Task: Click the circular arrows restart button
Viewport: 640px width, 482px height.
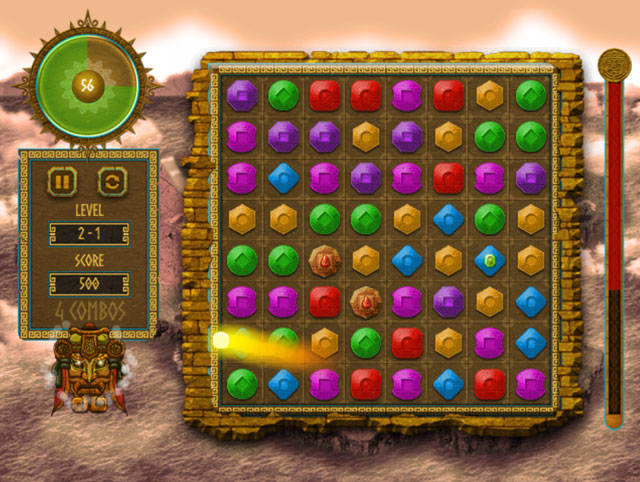Action: coord(111,183)
